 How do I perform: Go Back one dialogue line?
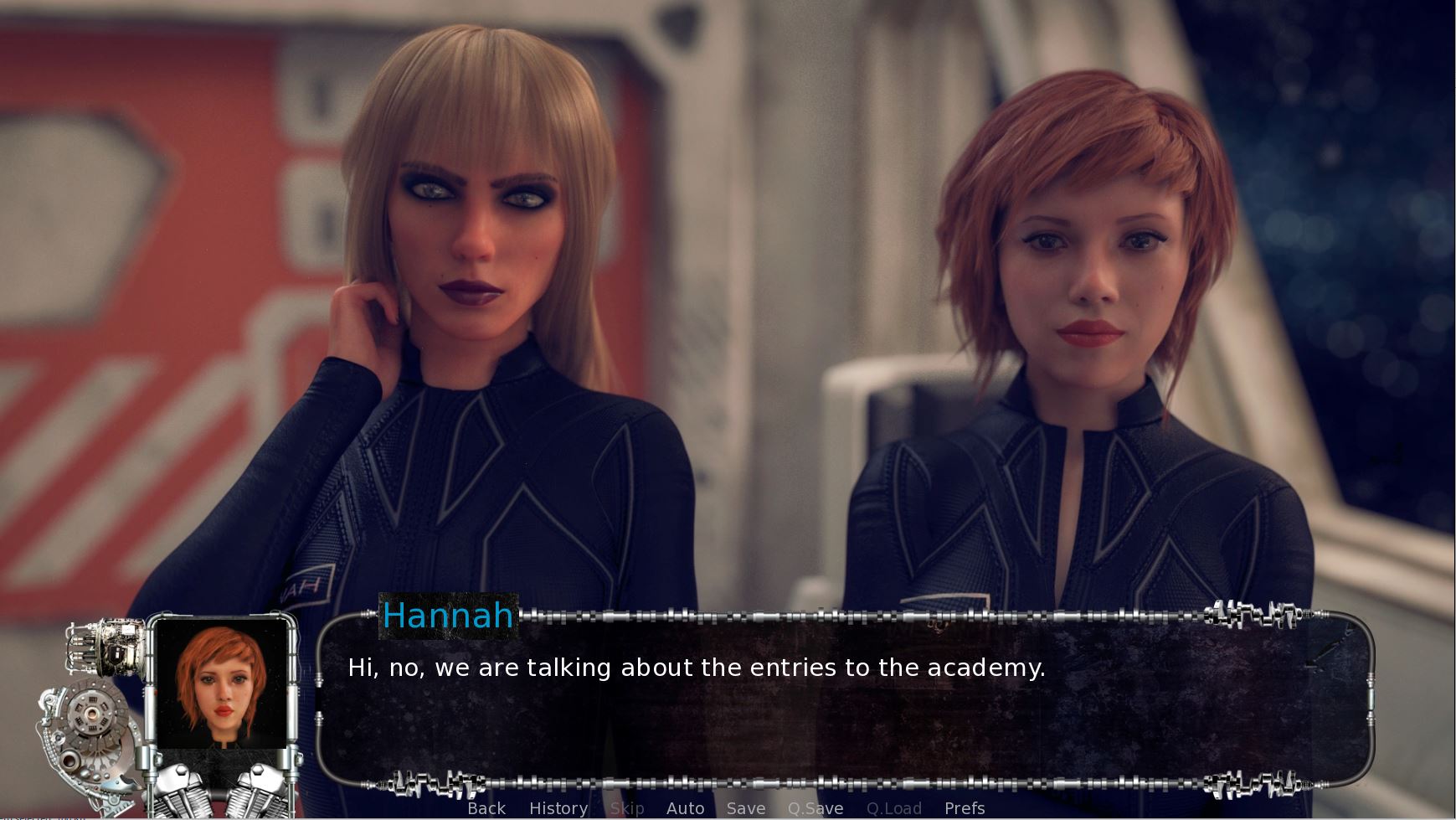pyautogui.click(x=486, y=808)
